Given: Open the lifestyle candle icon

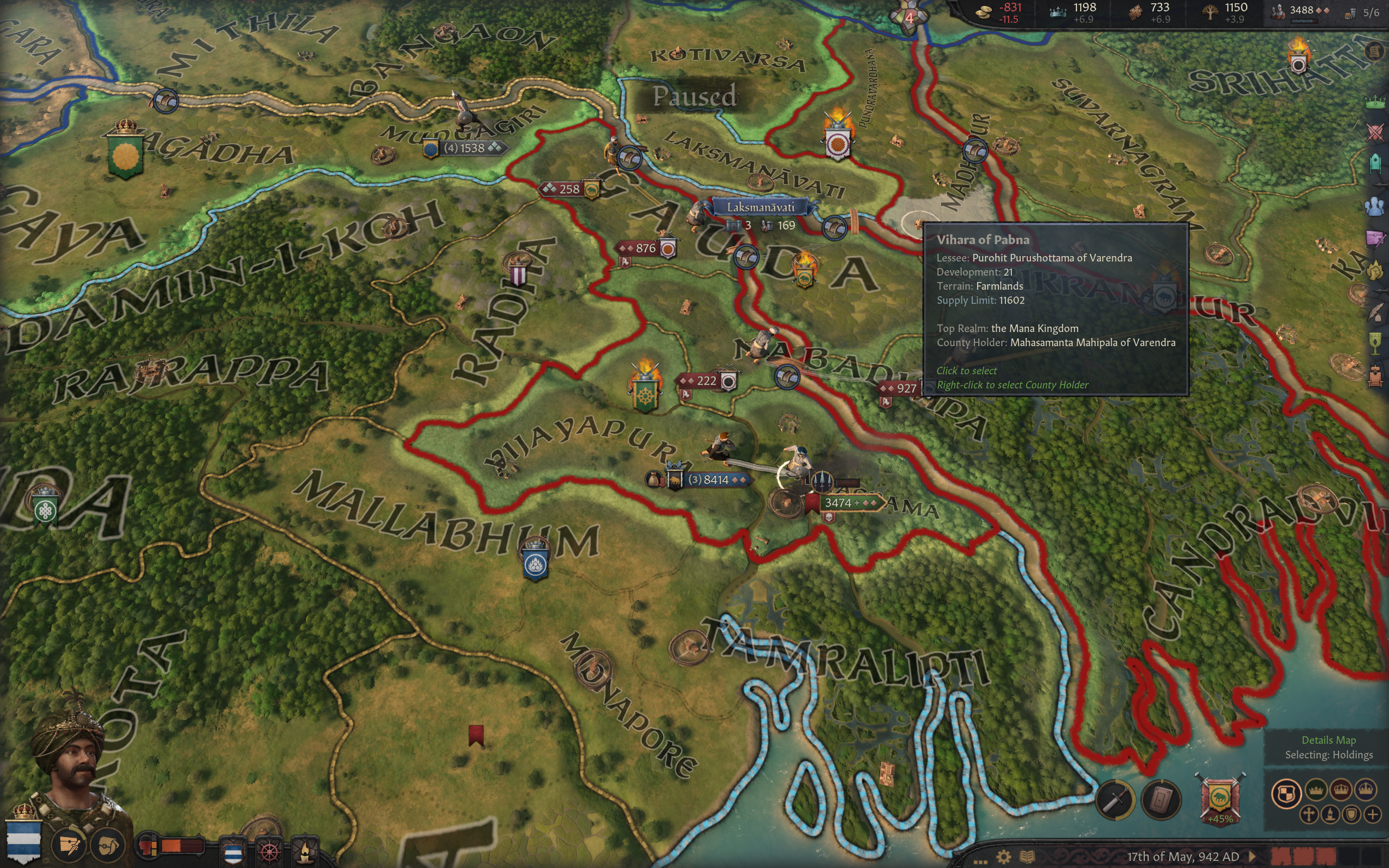Looking at the screenshot, I should pyautogui.click(x=305, y=851).
